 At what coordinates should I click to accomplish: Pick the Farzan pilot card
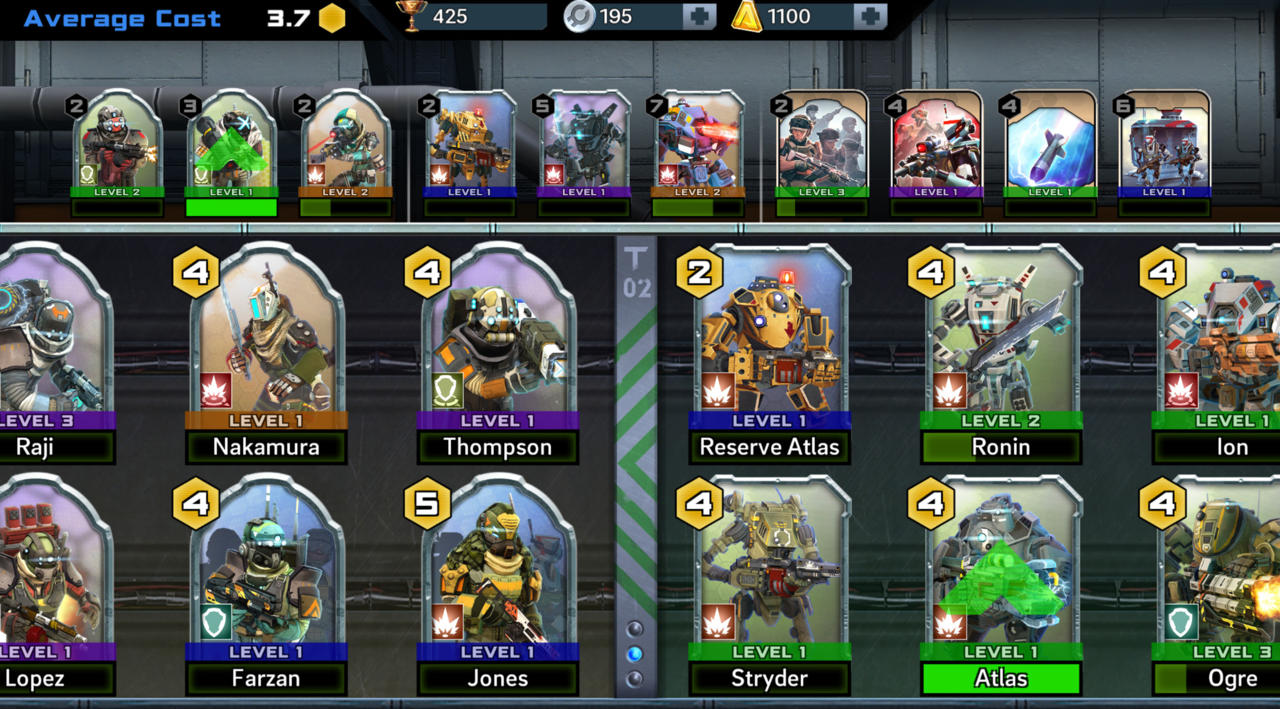(x=267, y=575)
